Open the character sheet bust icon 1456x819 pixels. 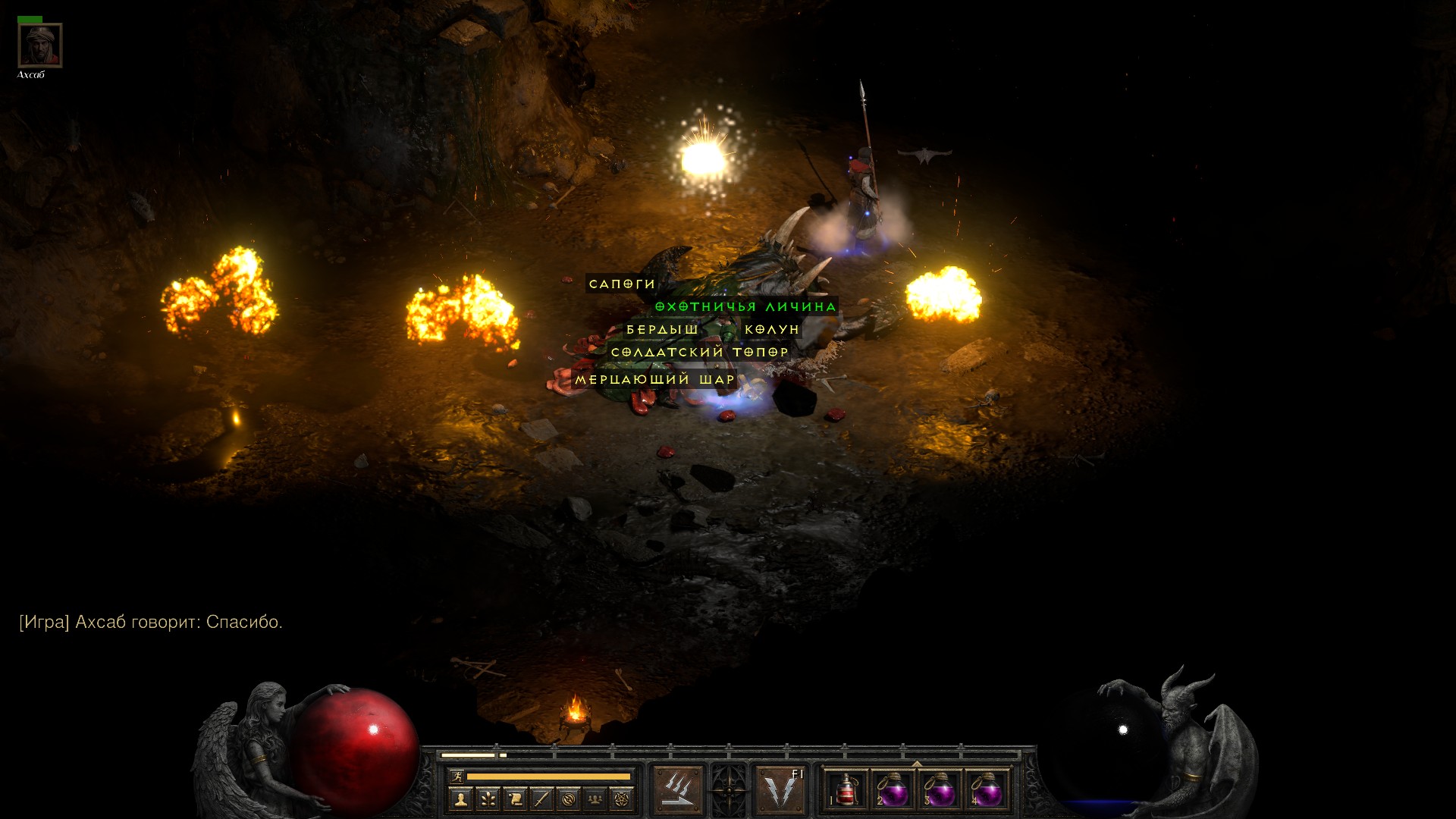coord(460,799)
